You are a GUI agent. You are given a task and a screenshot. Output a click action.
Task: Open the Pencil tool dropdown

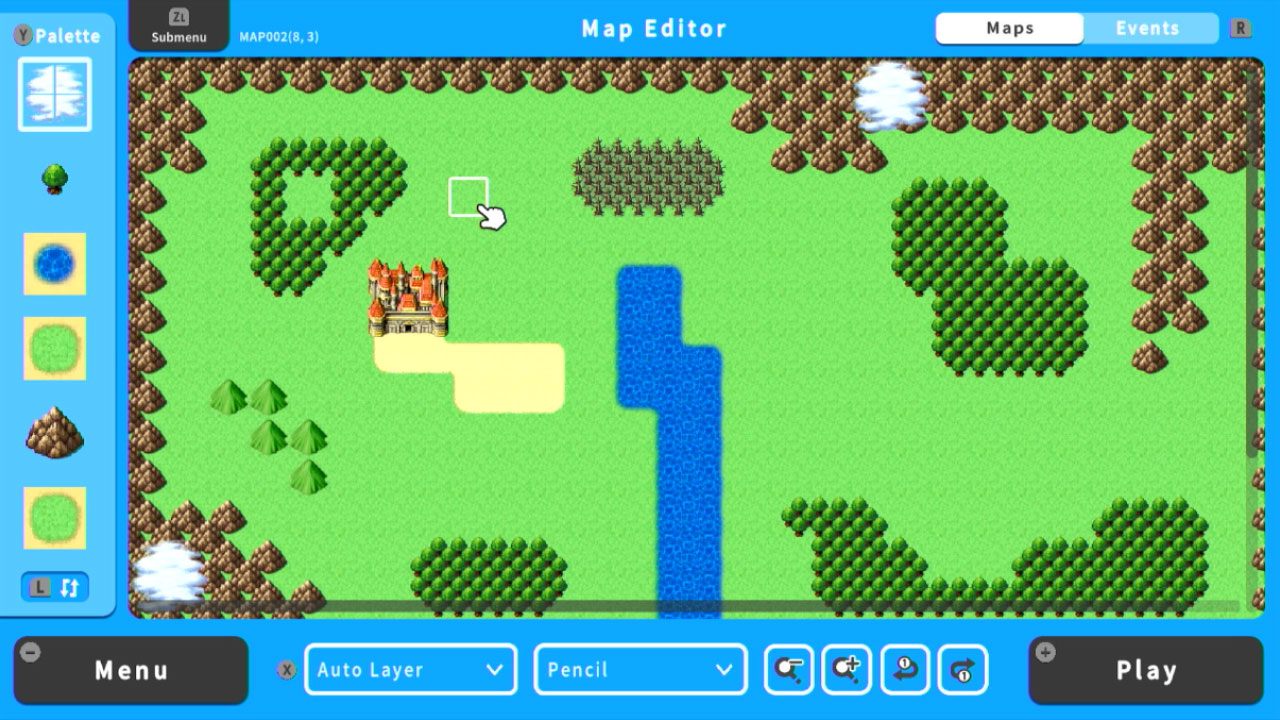coord(640,670)
